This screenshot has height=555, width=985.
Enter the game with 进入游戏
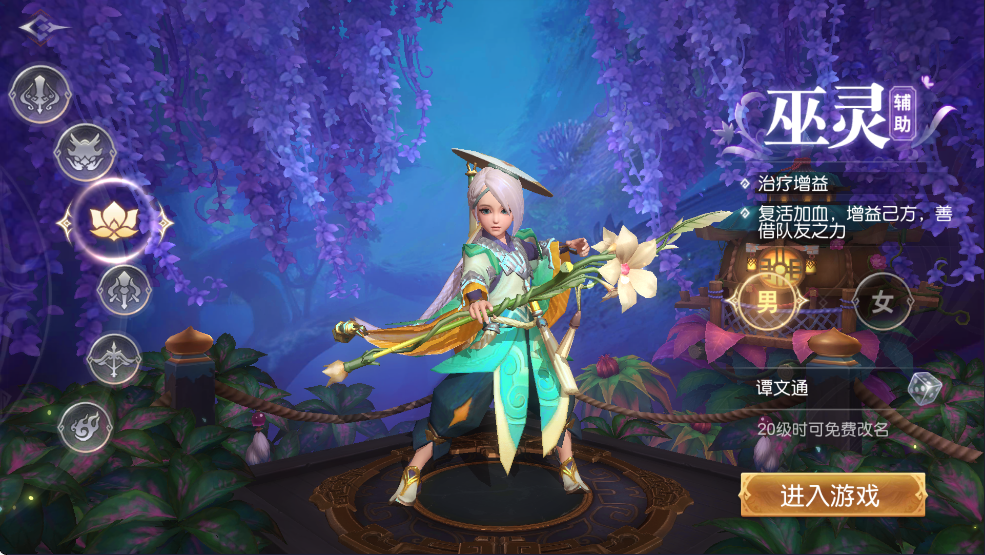832,495
